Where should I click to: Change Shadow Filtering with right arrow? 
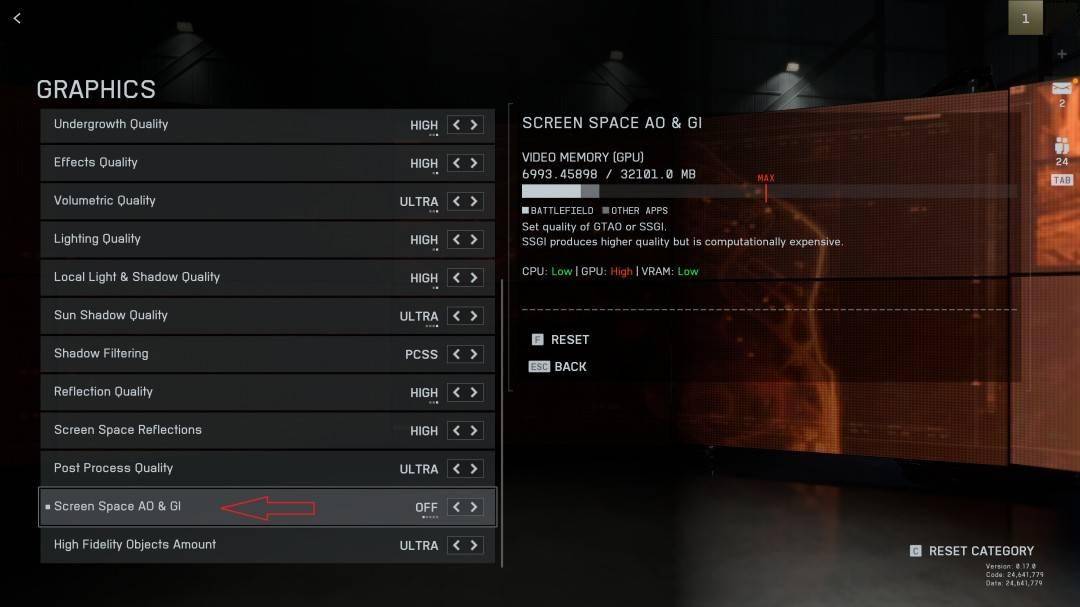pyautogui.click(x=474, y=354)
